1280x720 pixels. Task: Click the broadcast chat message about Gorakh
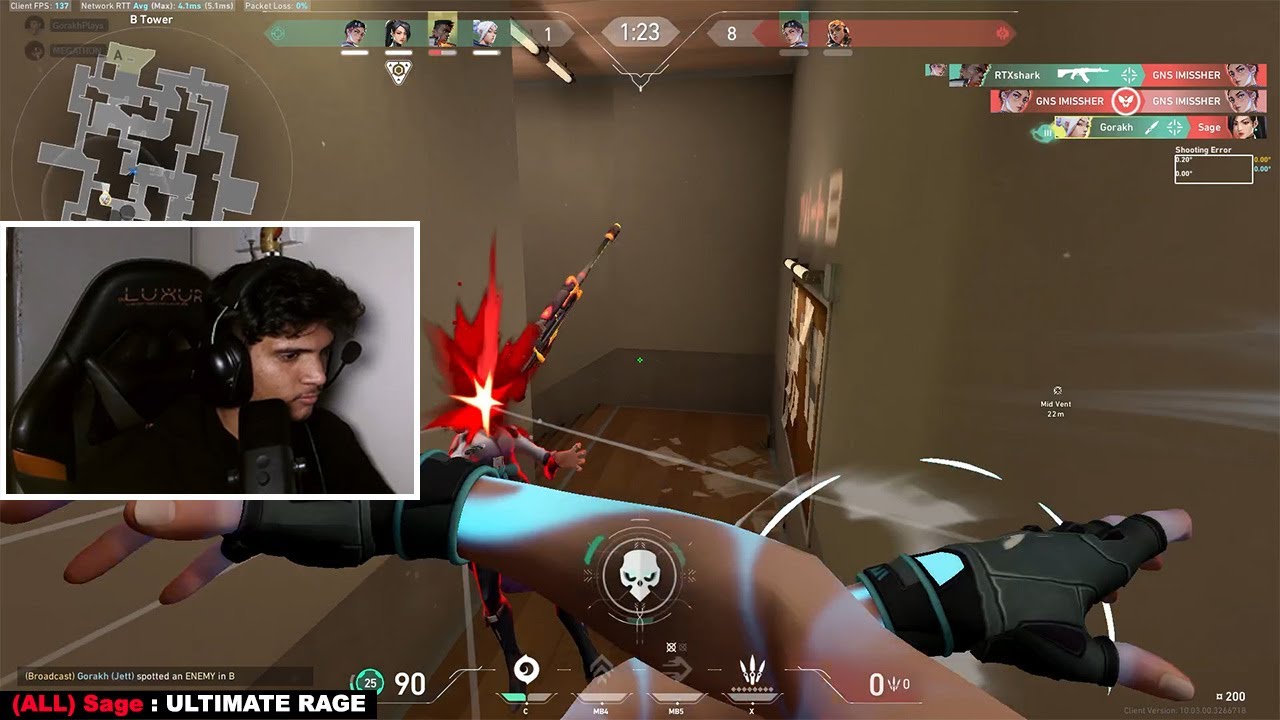pos(130,677)
